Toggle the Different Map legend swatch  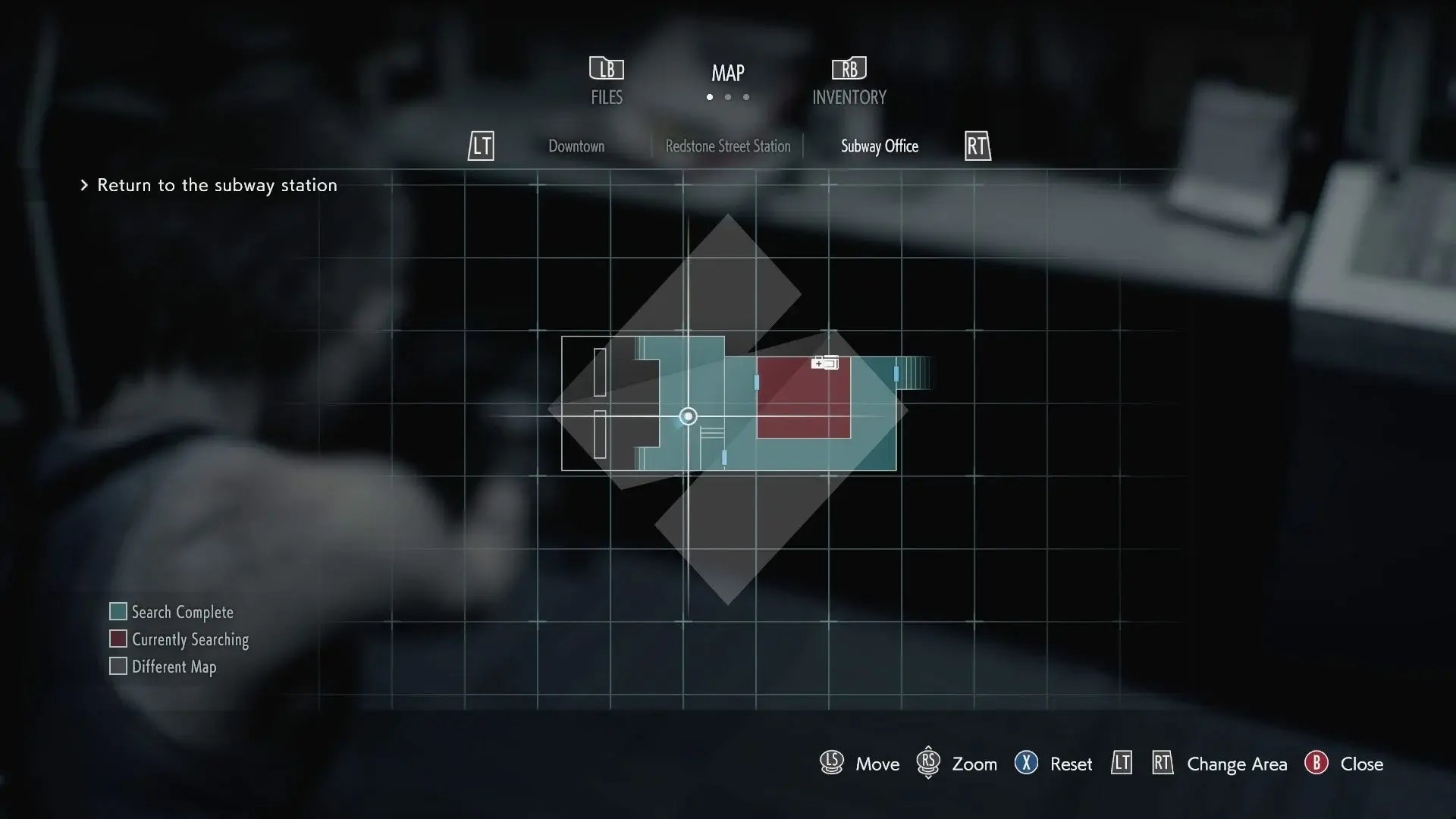click(118, 667)
